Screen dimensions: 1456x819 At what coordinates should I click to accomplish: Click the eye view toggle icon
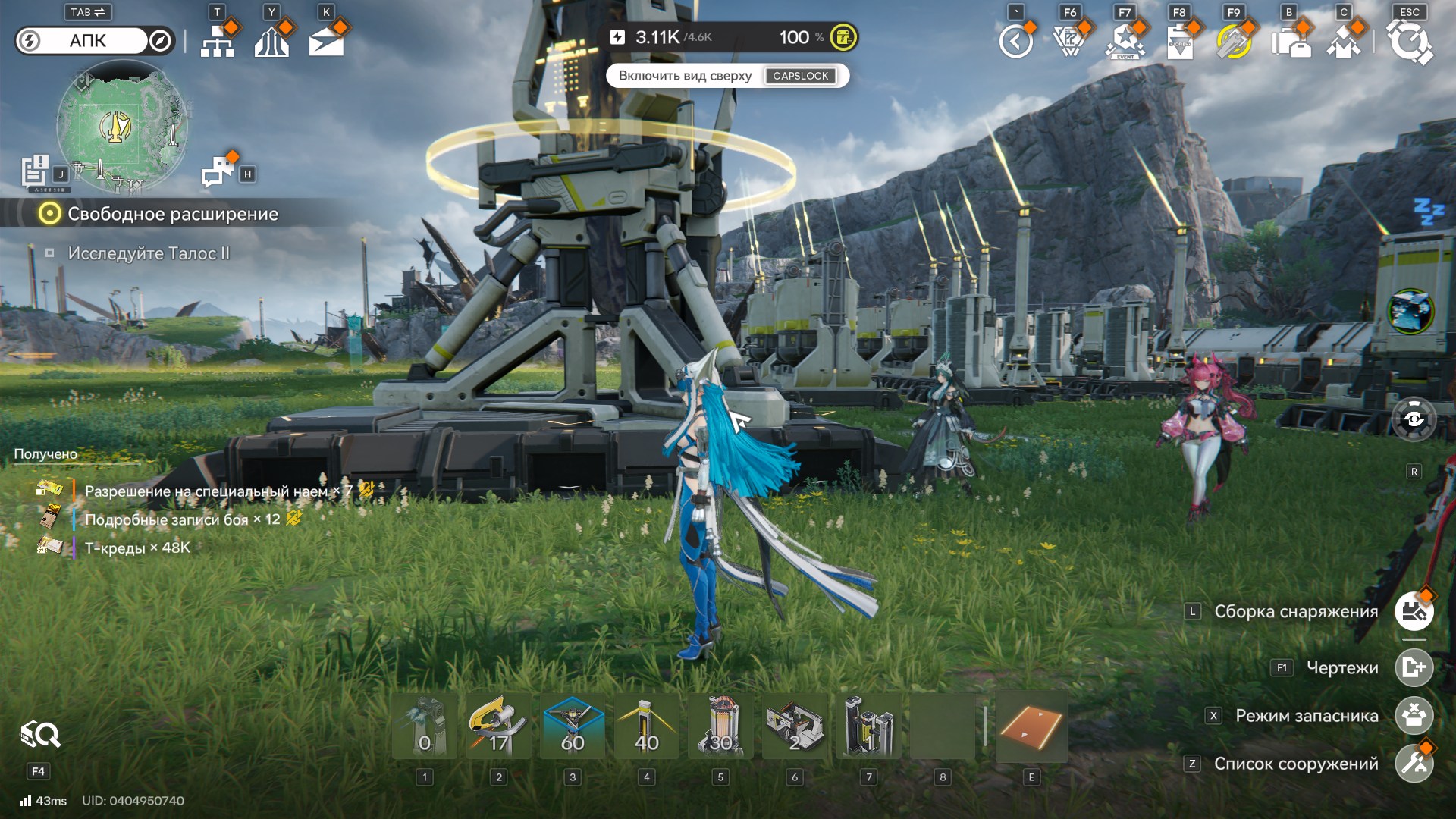click(1414, 419)
